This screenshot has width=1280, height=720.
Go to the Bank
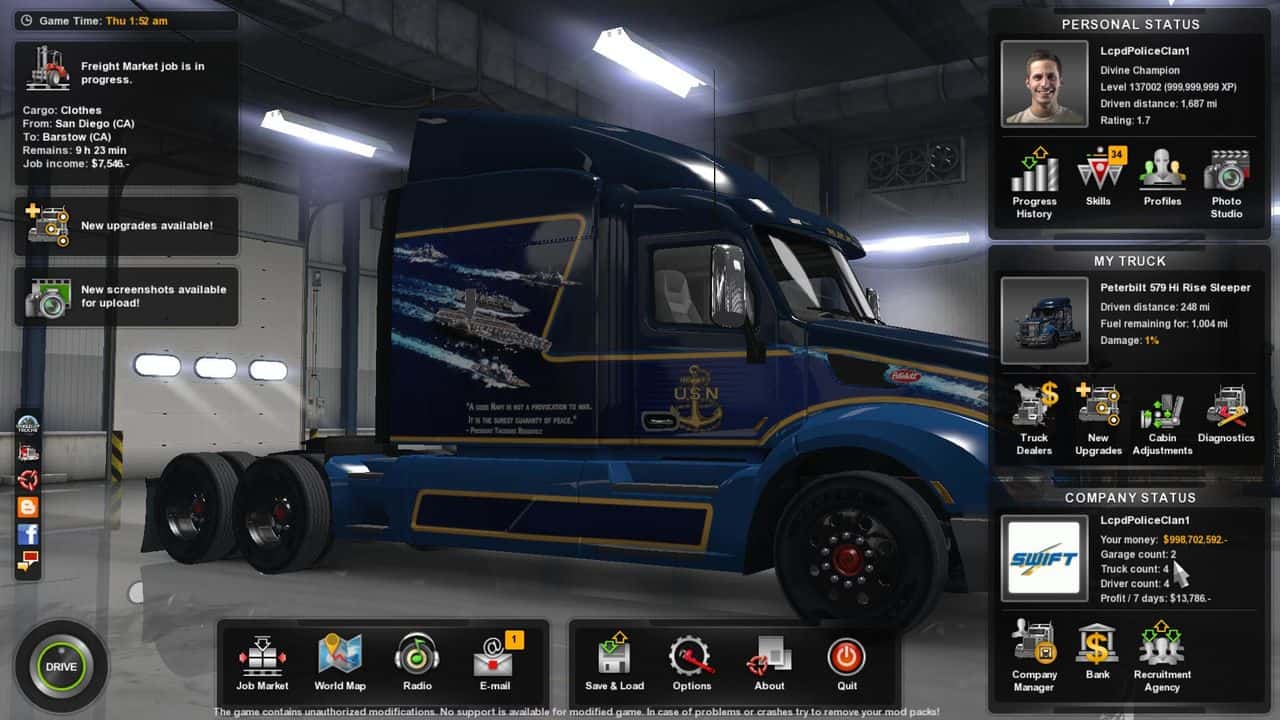(1098, 651)
